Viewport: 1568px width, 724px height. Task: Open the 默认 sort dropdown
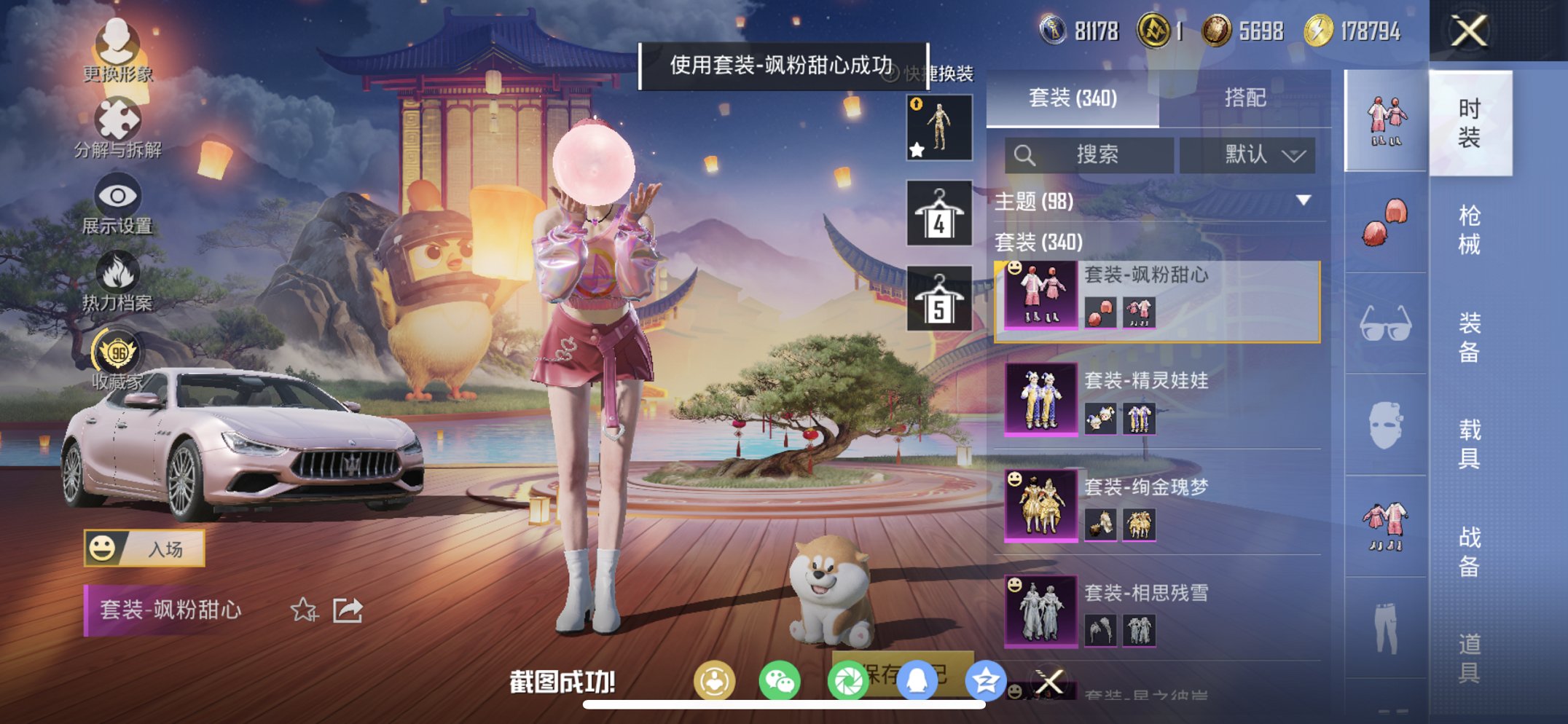tap(1247, 154)
